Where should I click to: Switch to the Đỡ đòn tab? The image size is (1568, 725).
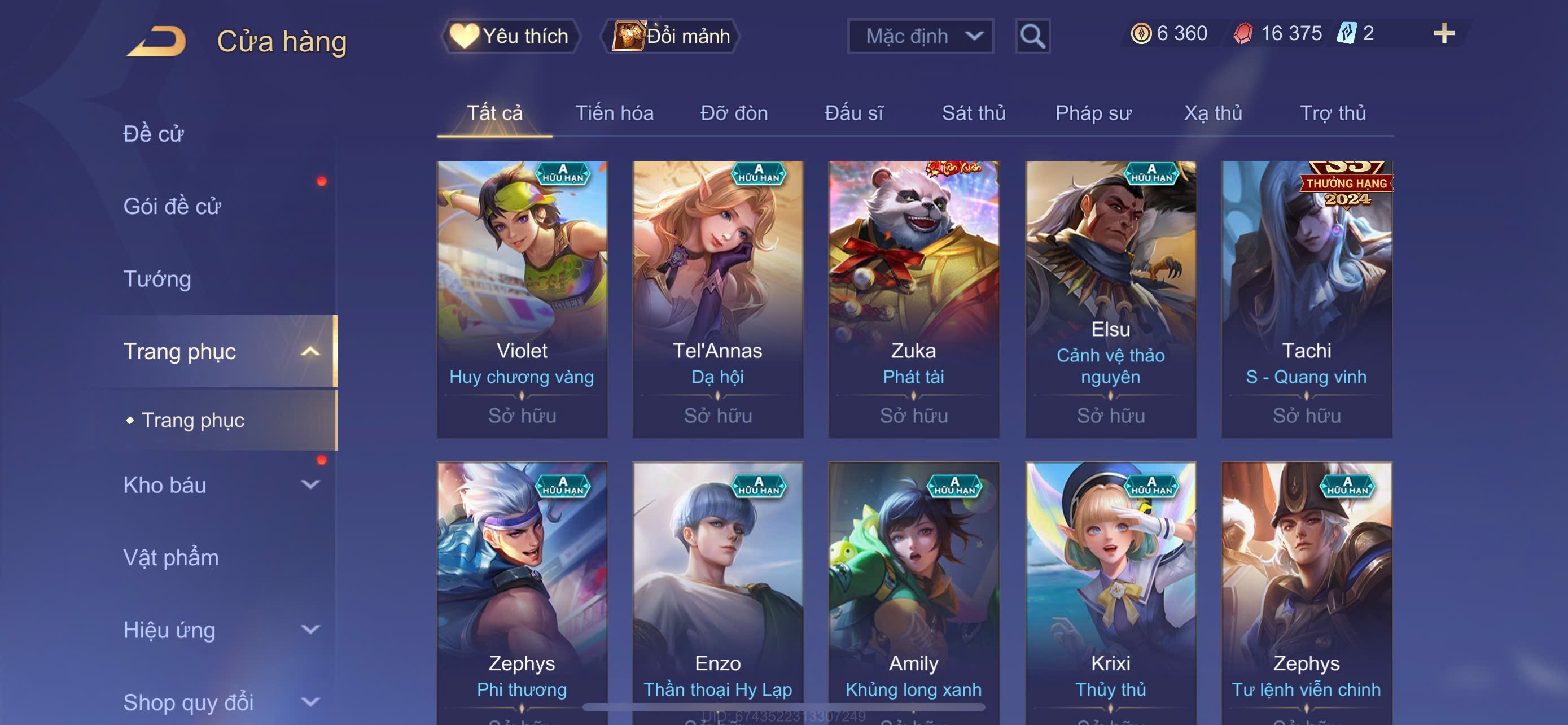pos(733,113)
